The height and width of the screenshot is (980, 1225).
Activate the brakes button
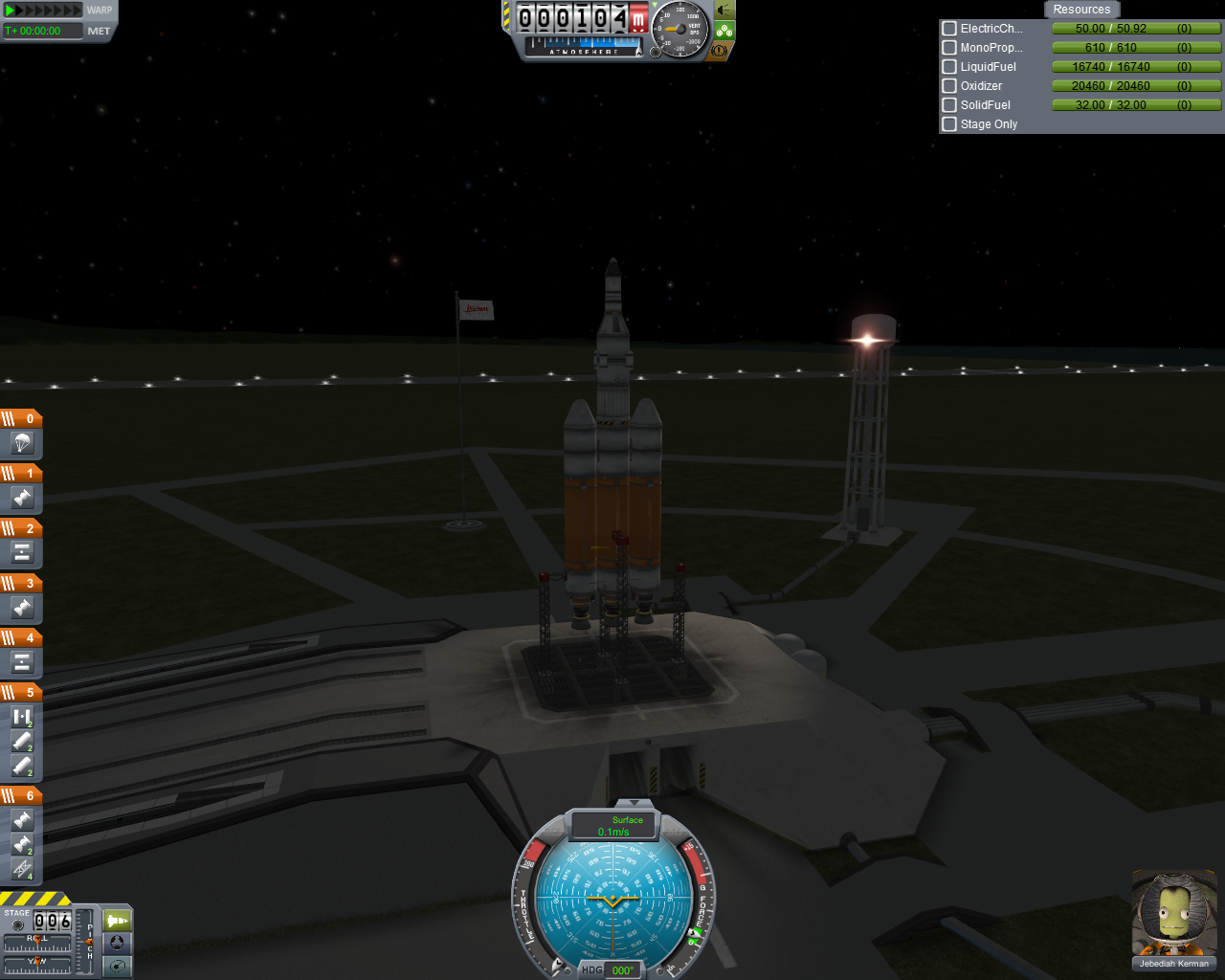pos(720,51)
